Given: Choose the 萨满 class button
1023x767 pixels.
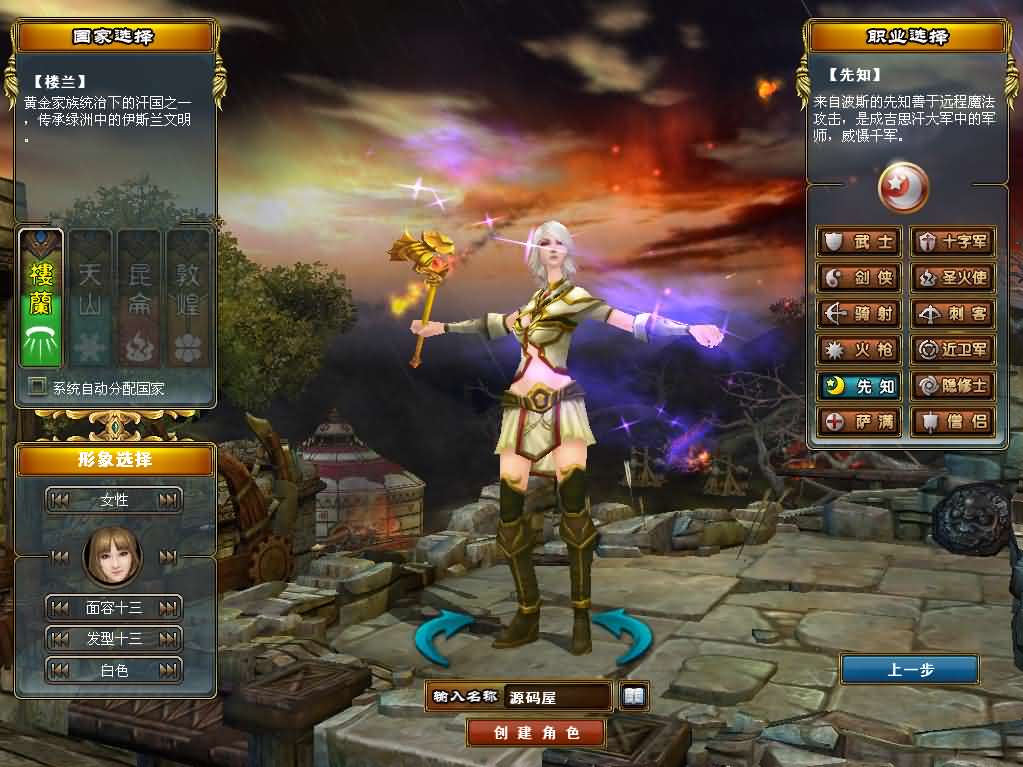Looking at the screenshot, I should click(860, 421).
